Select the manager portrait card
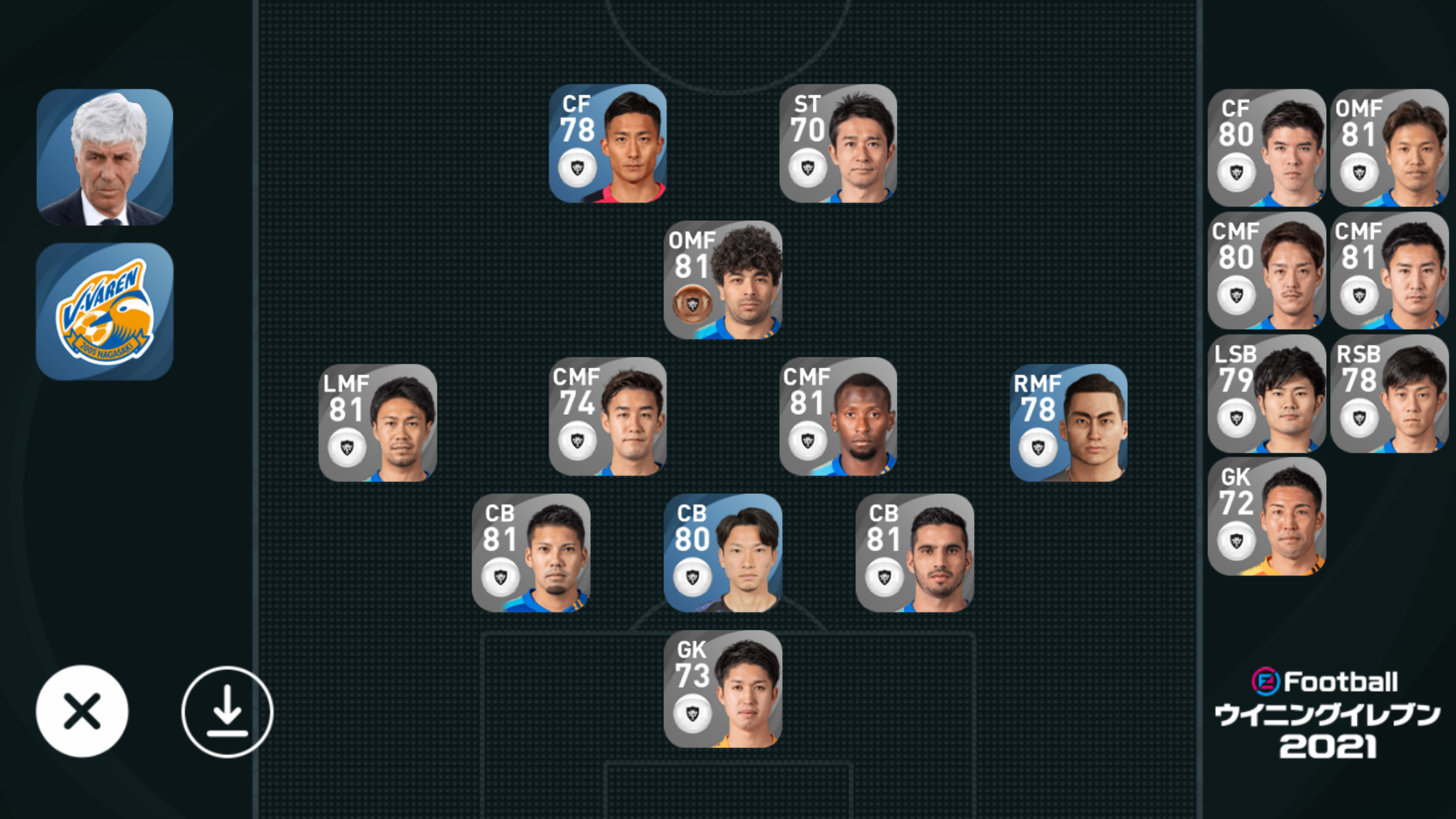Screen dimensions: 1456x819 pos(105,157)
